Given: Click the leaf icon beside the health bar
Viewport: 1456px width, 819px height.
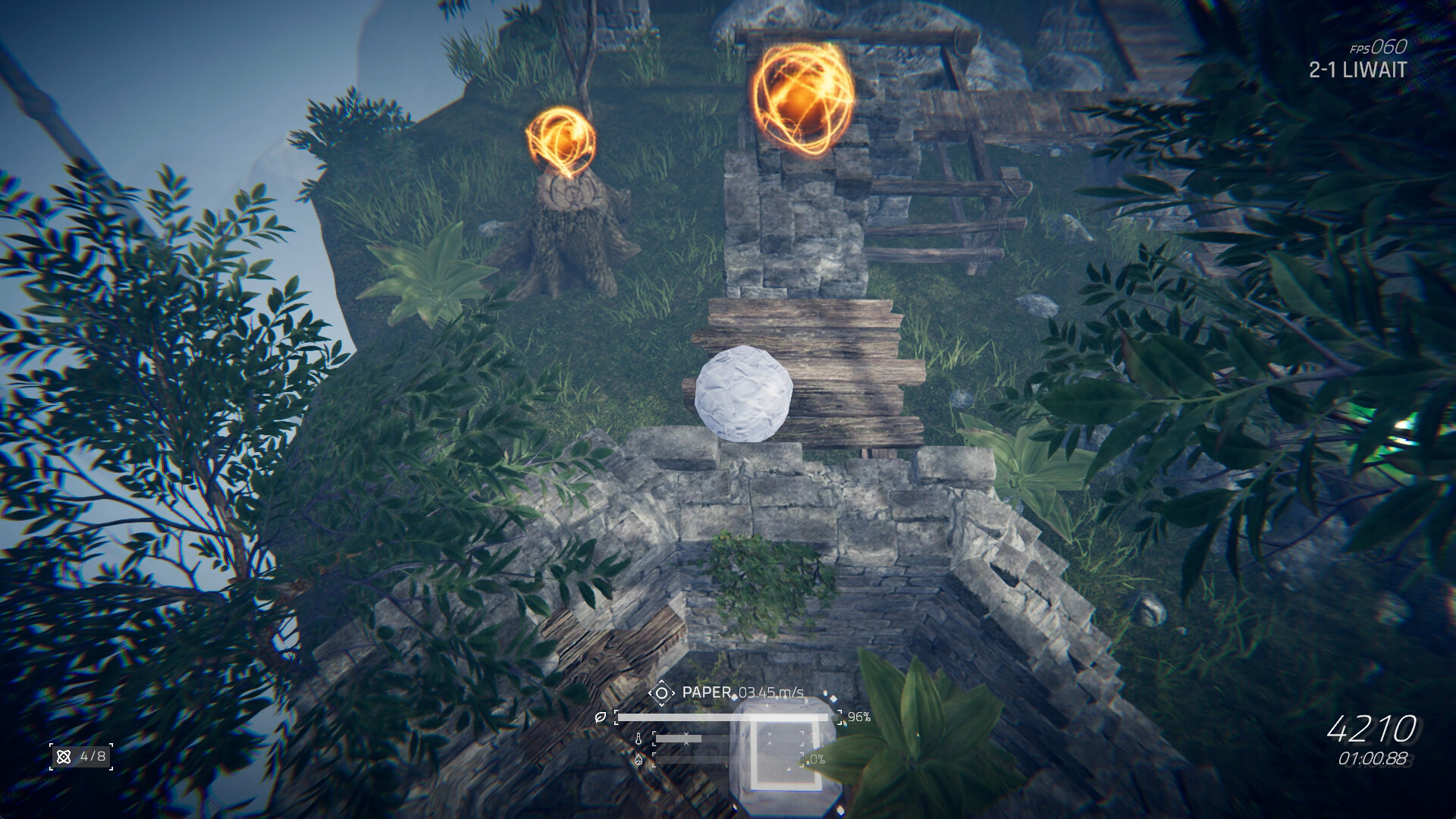Looking at the screenshot, I should click(601, 718).
